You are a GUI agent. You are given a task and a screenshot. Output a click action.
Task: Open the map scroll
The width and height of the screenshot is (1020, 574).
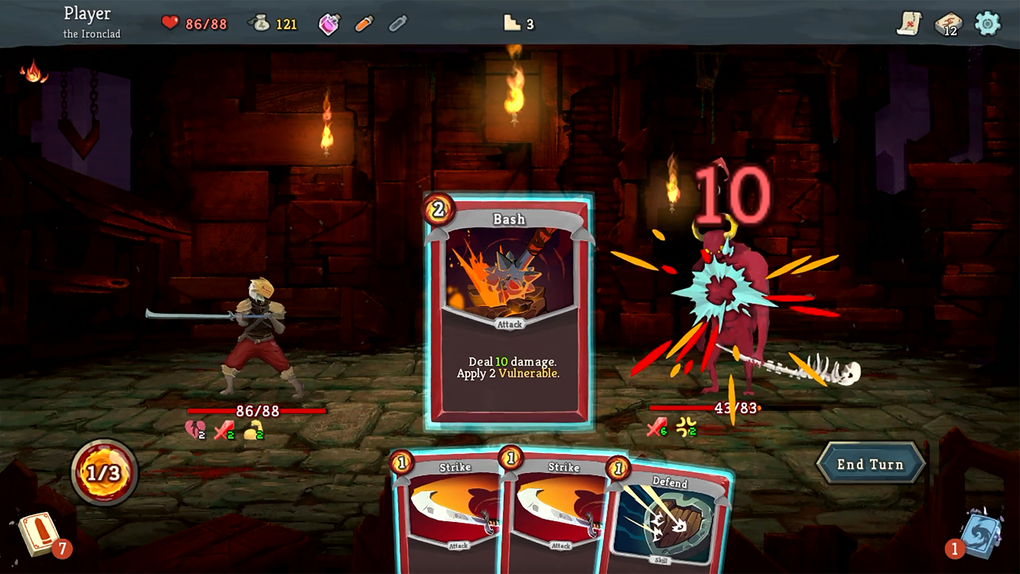pyautogui.click(x=908, y=22)
